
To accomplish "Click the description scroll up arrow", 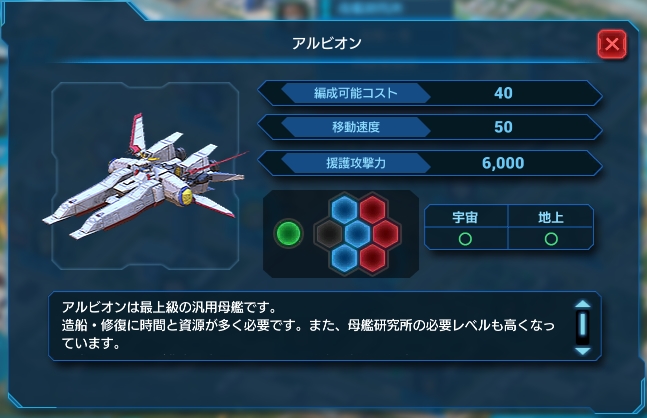I will [x=582, y=306].
